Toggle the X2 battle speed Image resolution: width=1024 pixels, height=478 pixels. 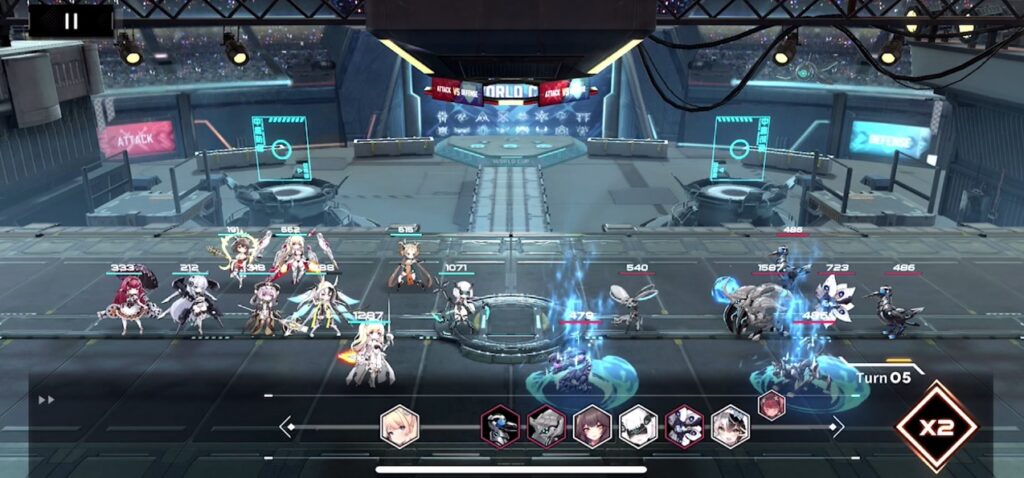[936, 427]
